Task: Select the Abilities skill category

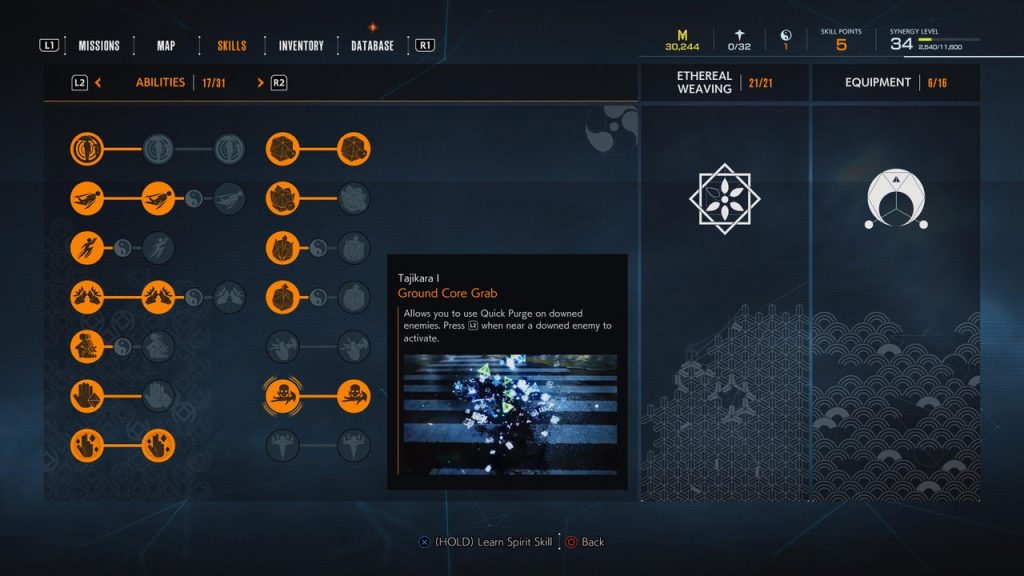Action: pos(160,83)
